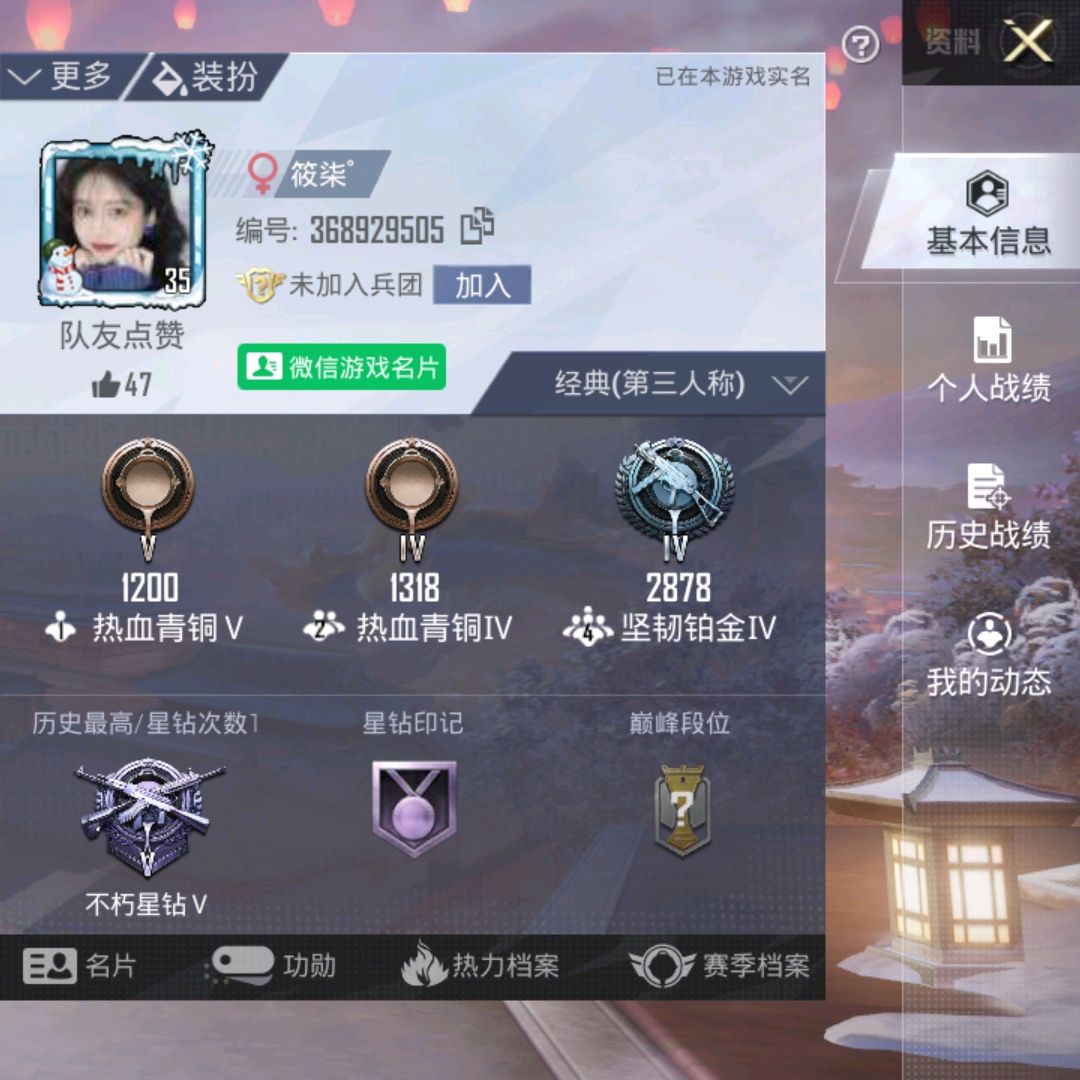Open the 功勋 merit section
The width and height of the screenshot is (1080, 1080).
272,966
